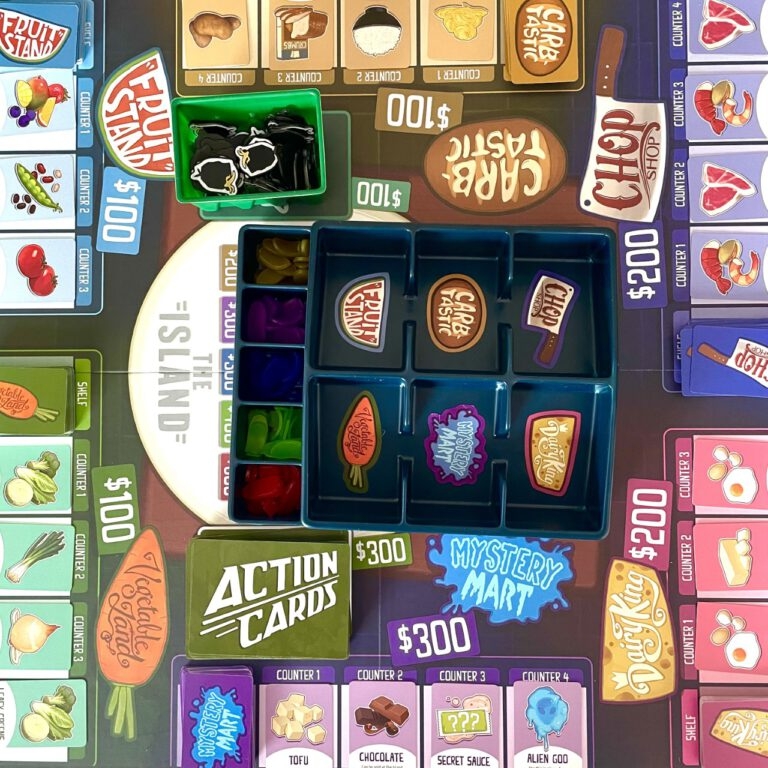
Task: Select the tomato card at Fruit Stand
Action: coord(37,268)
